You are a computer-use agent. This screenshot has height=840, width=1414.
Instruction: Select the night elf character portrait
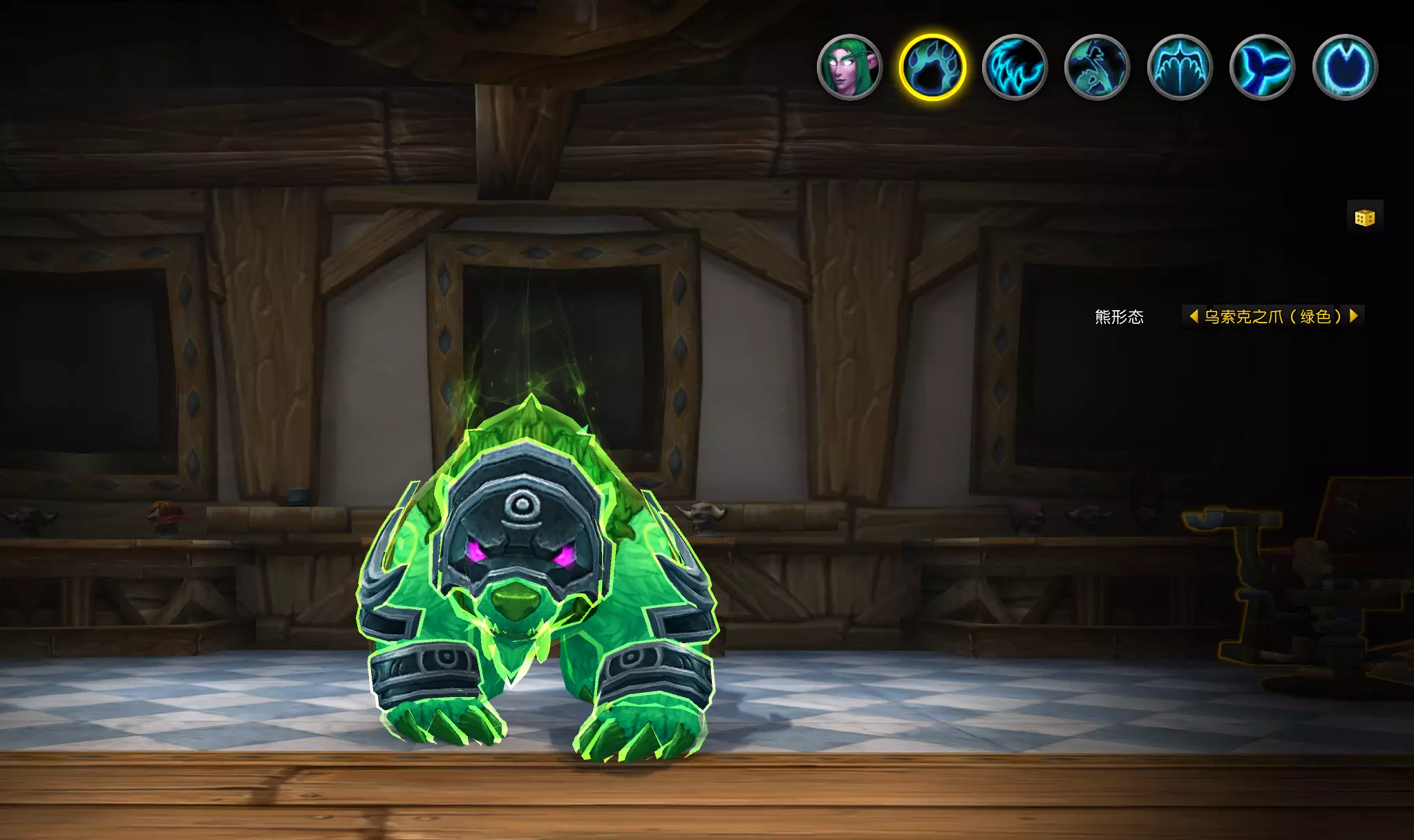point(849,68)
